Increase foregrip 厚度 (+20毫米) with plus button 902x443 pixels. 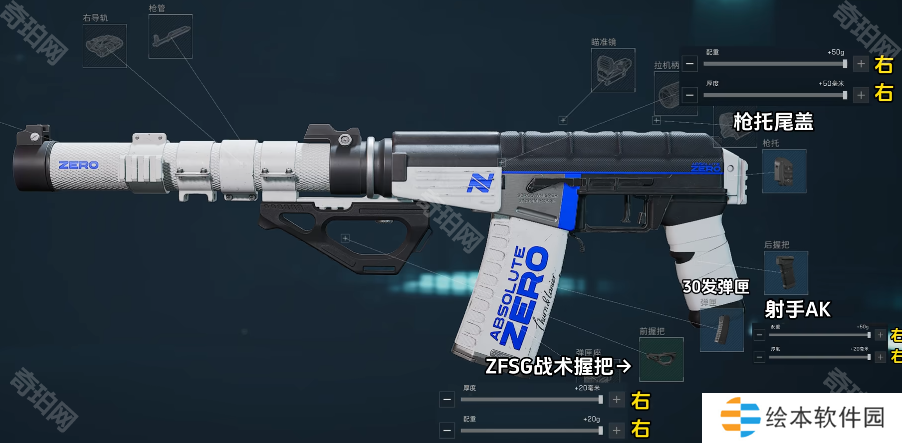(x=616, y=400)
